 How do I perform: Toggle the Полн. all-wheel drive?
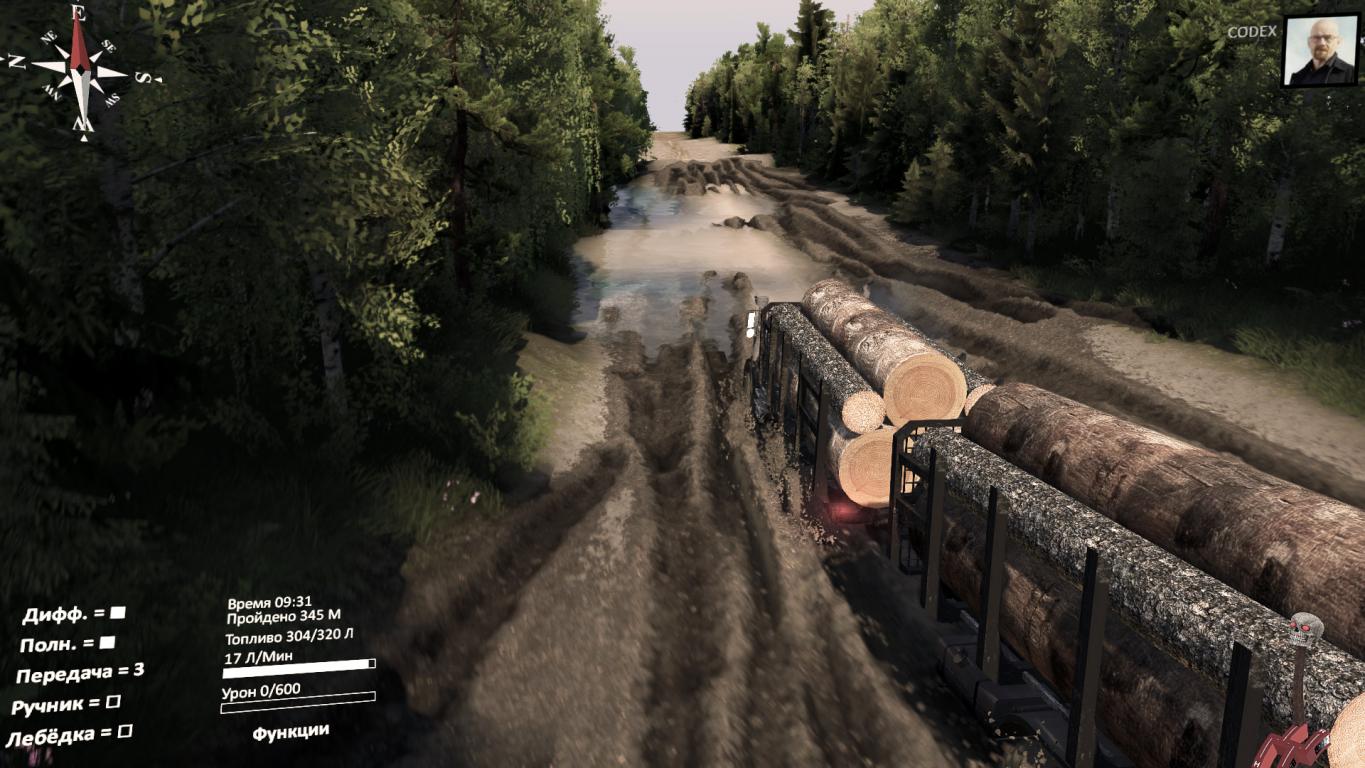point(107,643)
